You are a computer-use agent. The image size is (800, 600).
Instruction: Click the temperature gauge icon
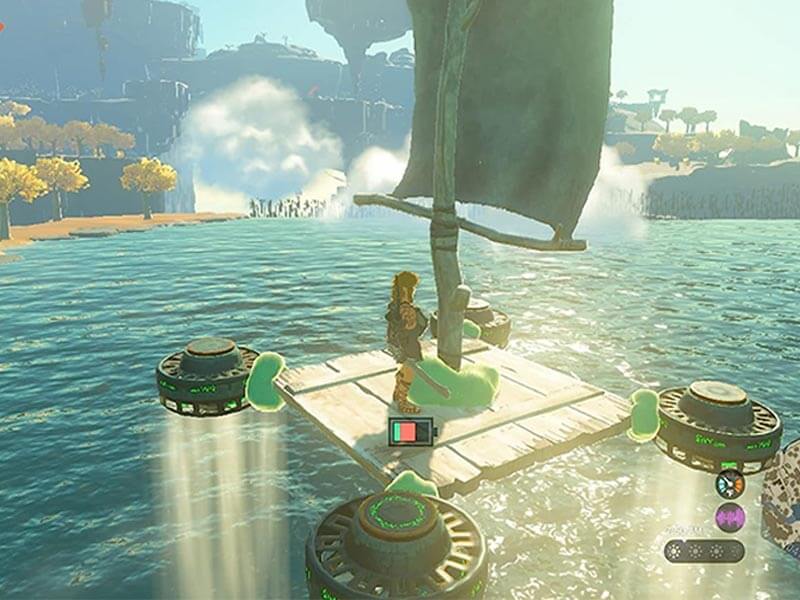pos(730,484)
